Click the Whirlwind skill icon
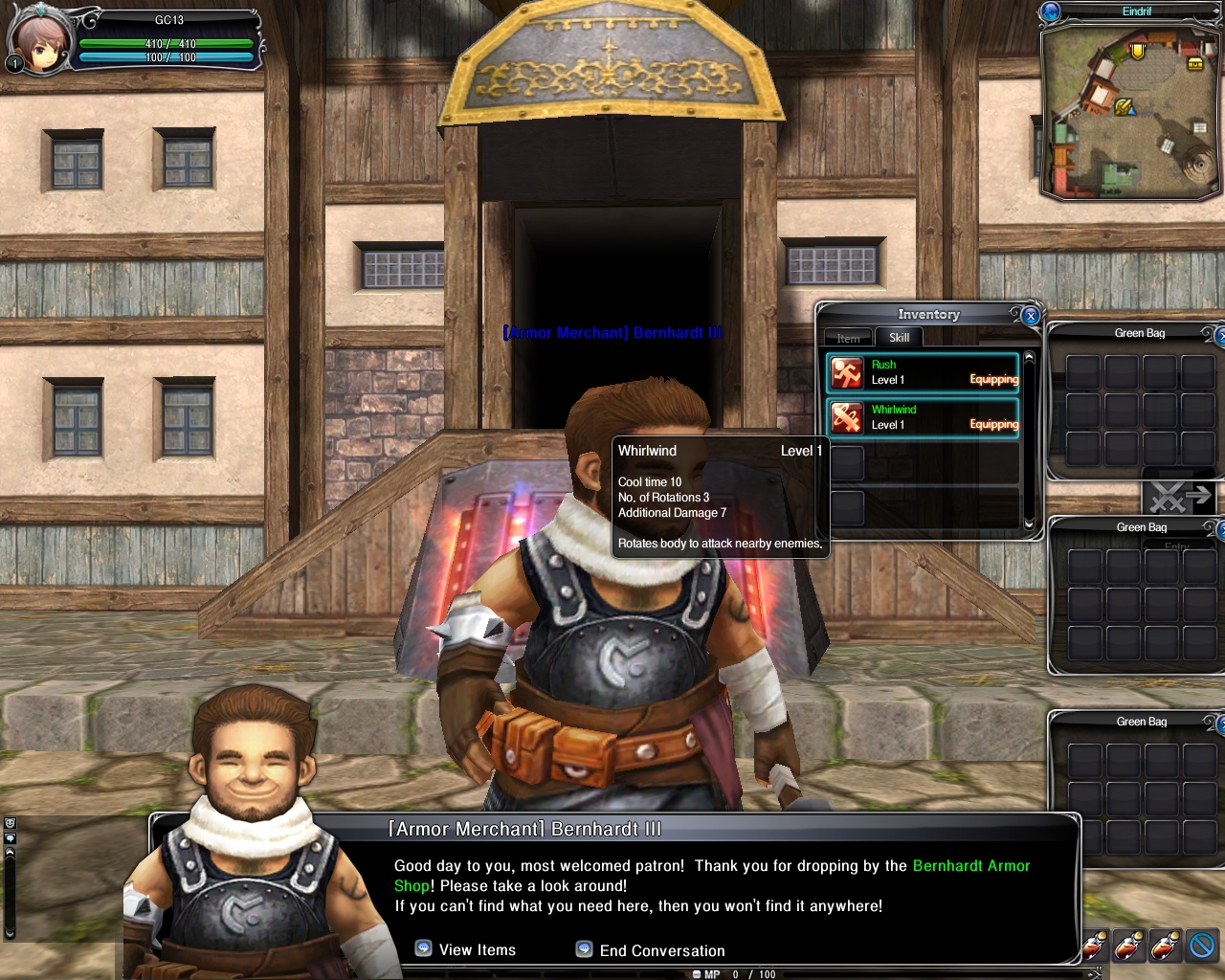Image resolution: width=1225 pixels, height=980 pixels. pos(847,417)
